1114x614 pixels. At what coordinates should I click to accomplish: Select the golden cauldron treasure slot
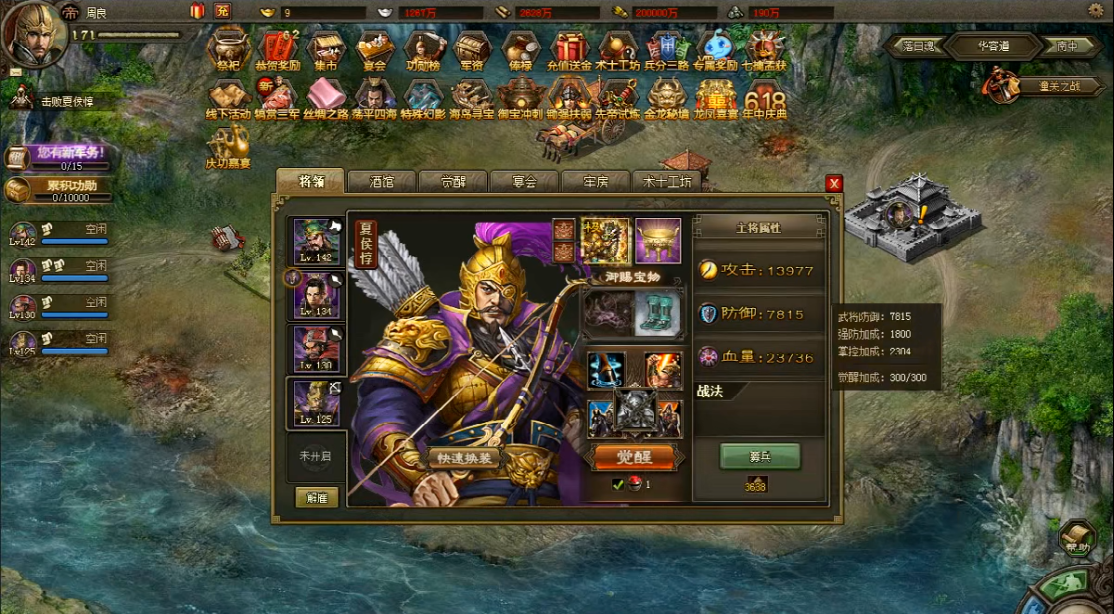pyautogui.click(x=658, y=241)
